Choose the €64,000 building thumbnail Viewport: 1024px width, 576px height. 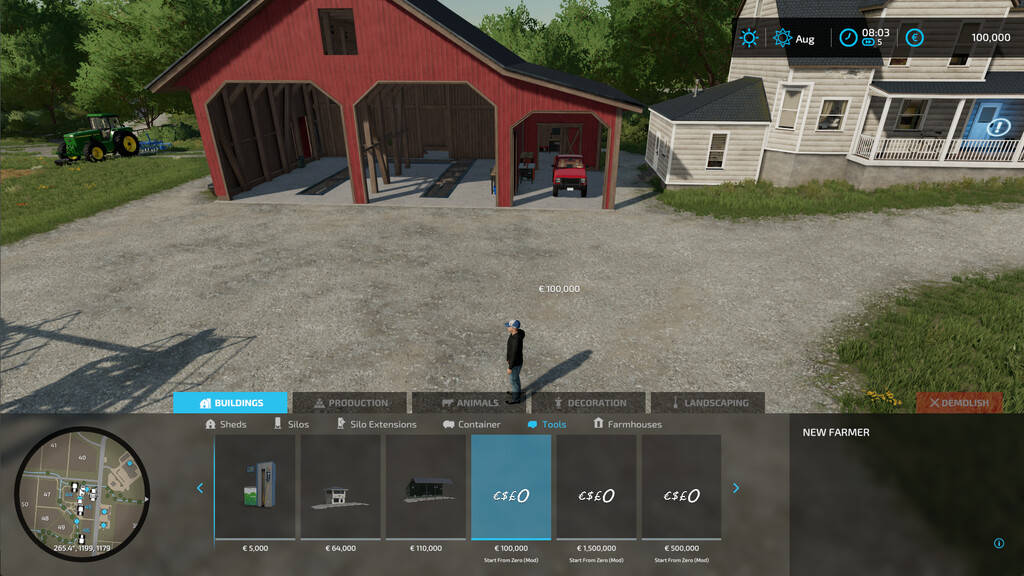[x=341, y=487]
